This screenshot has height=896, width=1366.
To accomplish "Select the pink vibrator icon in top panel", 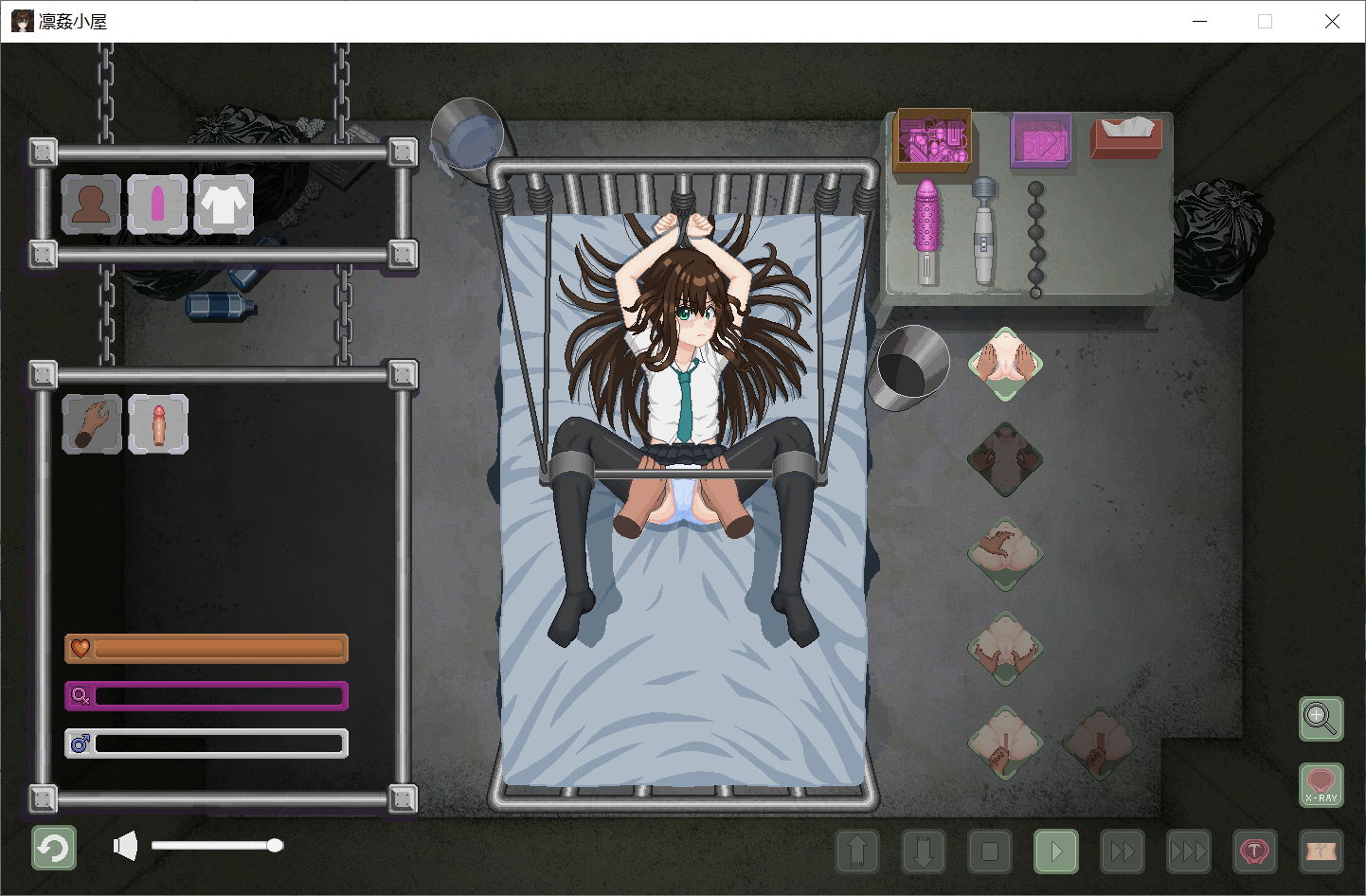I will pyautogui.click(x=157, y=205).
